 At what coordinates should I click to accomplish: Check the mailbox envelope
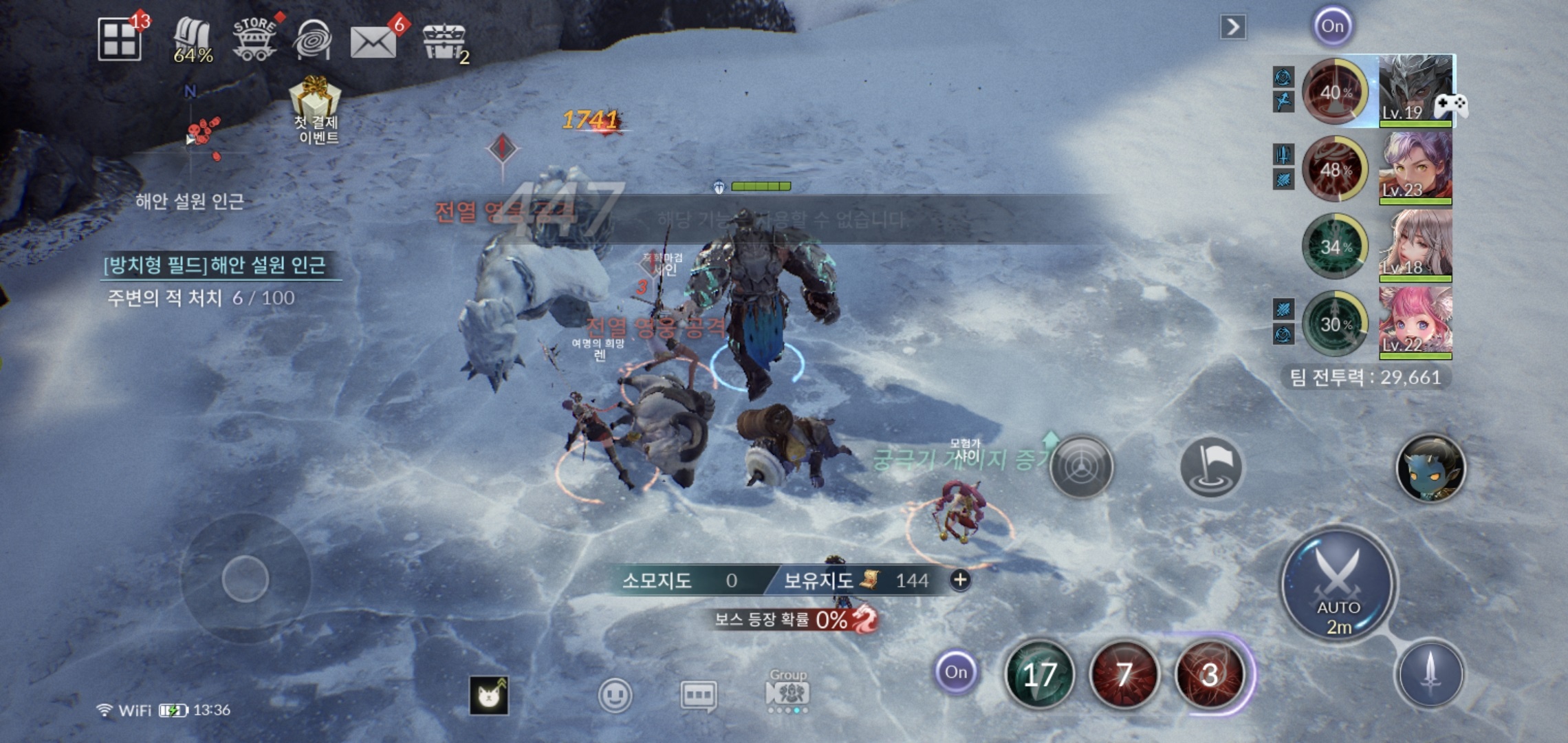click(373, 41)
